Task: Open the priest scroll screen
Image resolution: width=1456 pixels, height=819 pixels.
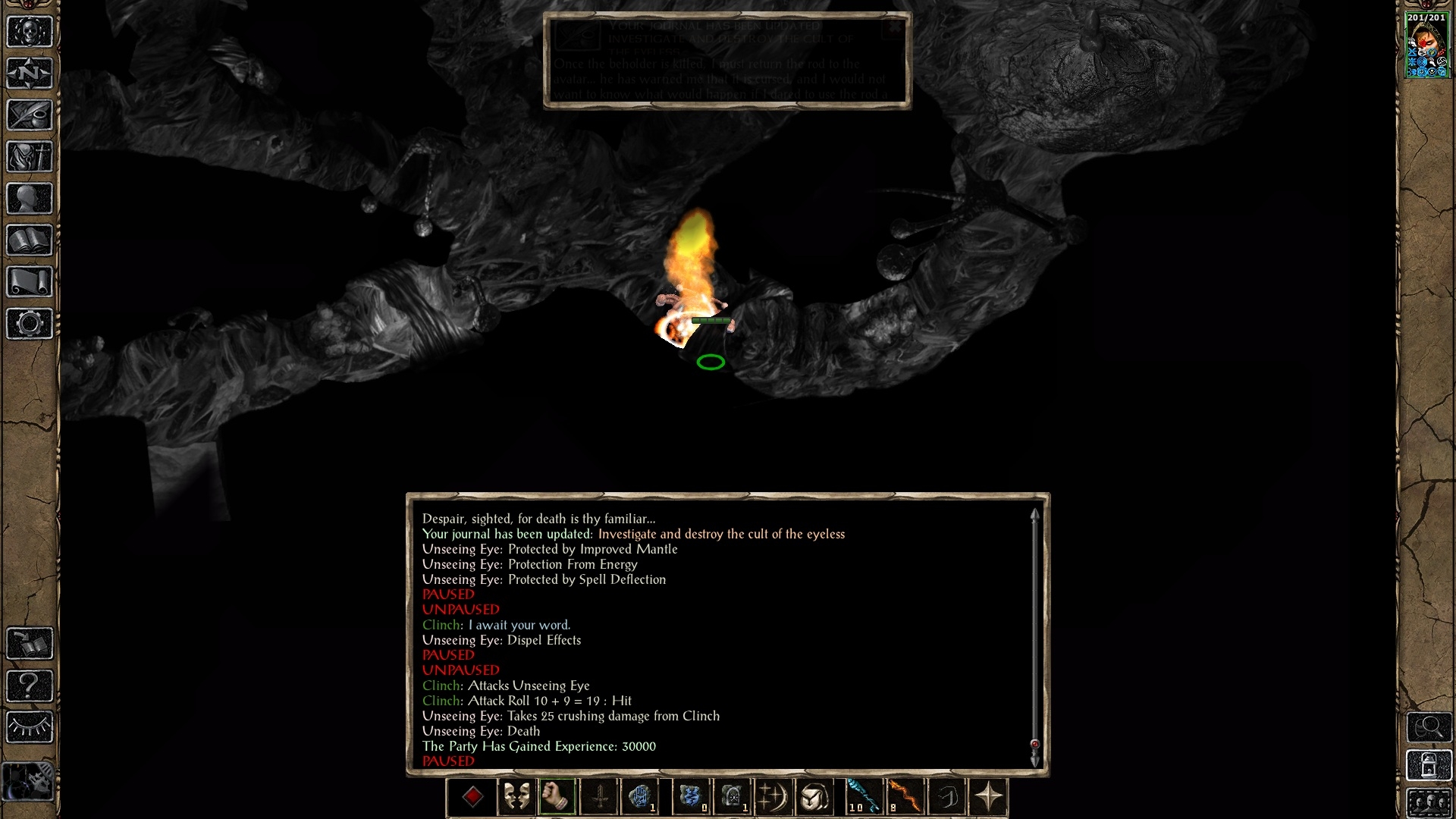Action: 30,282
